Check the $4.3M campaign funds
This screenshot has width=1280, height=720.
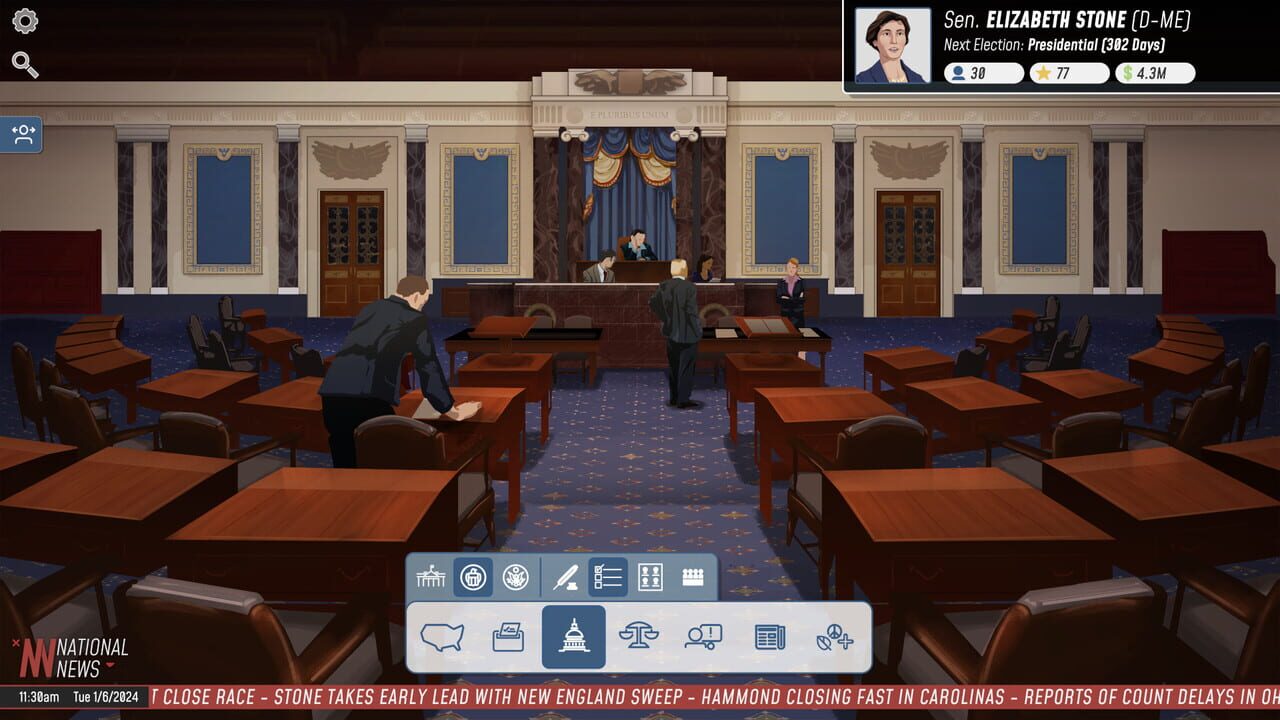click(x=1153, y=72)
